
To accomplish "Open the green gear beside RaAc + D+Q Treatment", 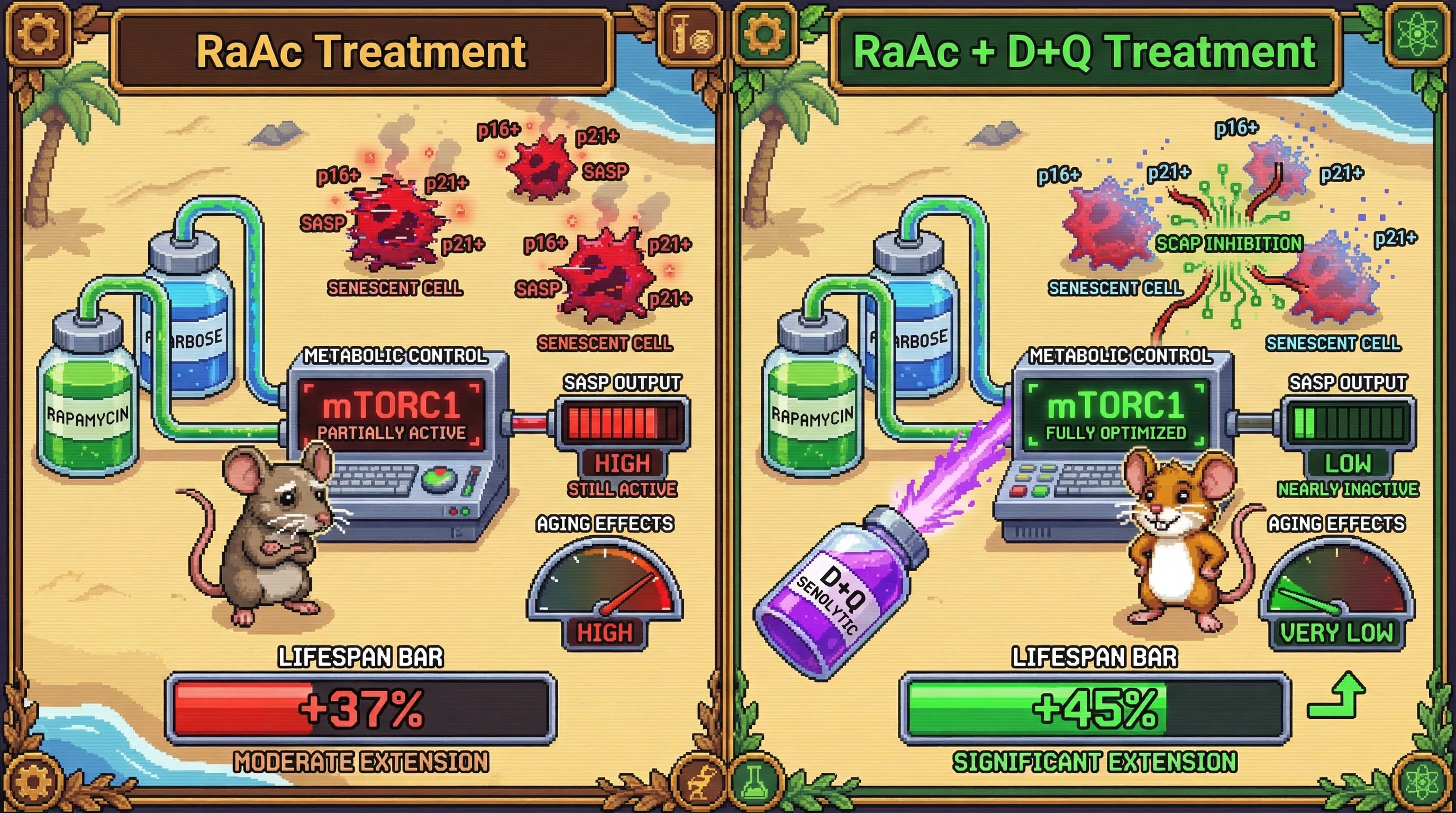I will (x=764, y=33).
